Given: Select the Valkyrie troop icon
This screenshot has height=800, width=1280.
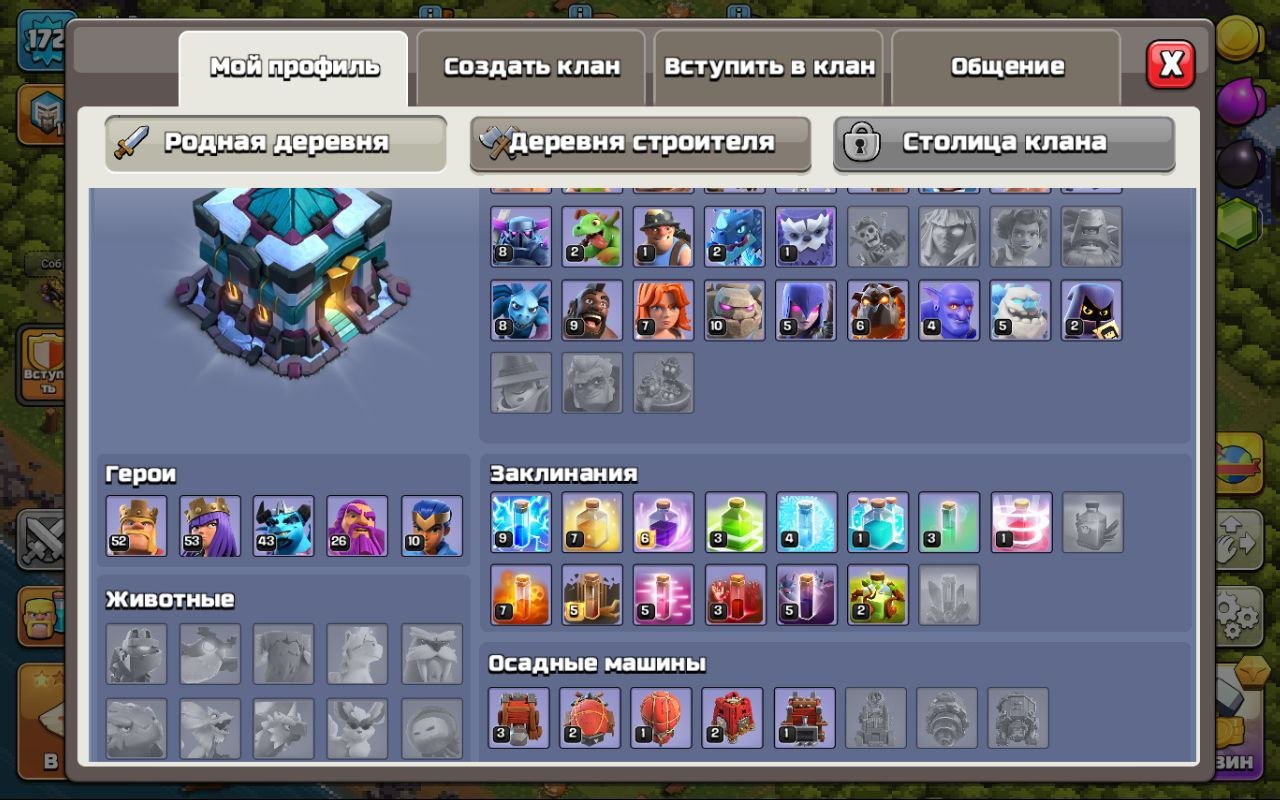Looking at the screenshot, I should click(x=663, y=308).
